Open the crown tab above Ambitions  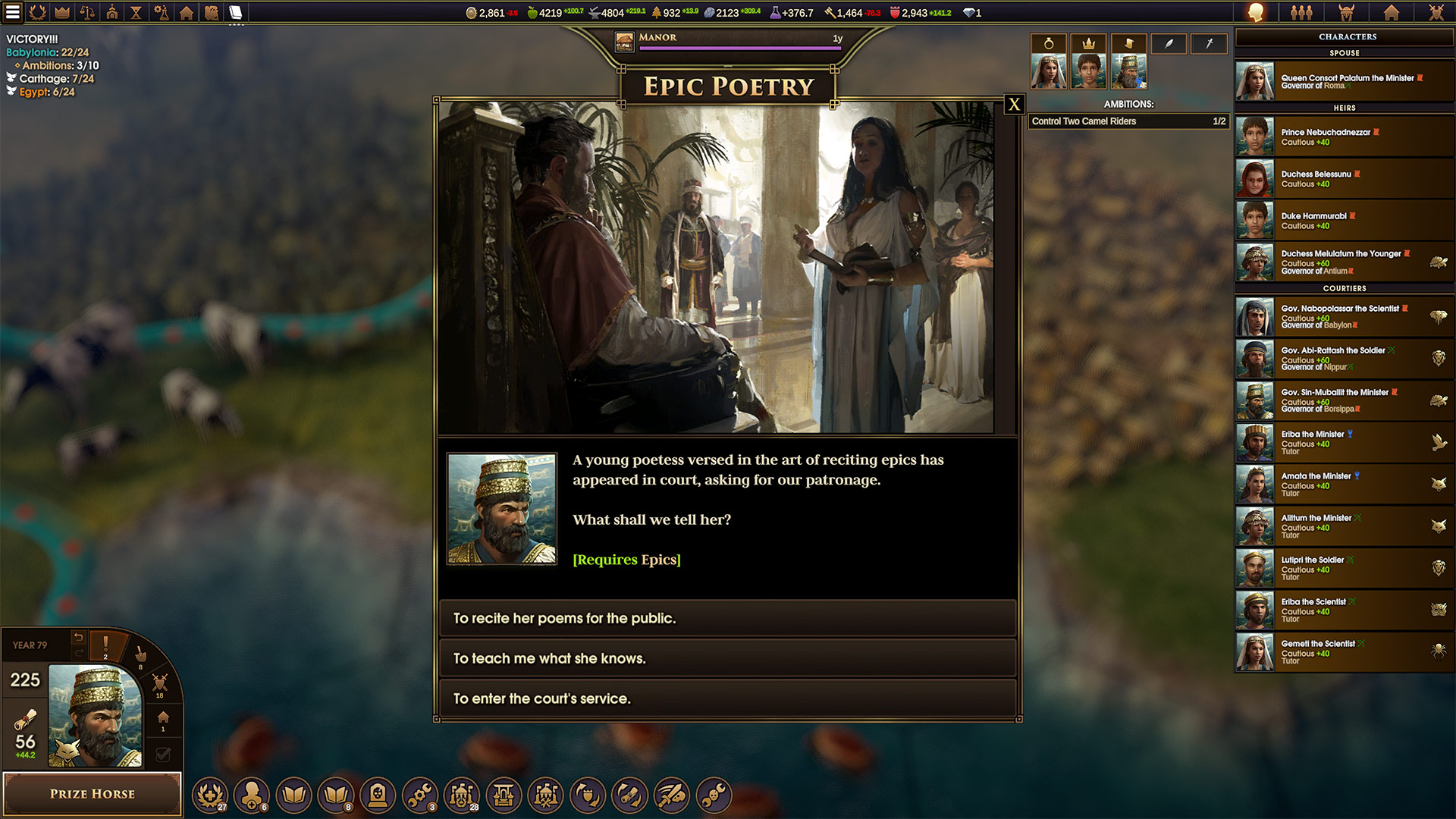[1088, 44]
